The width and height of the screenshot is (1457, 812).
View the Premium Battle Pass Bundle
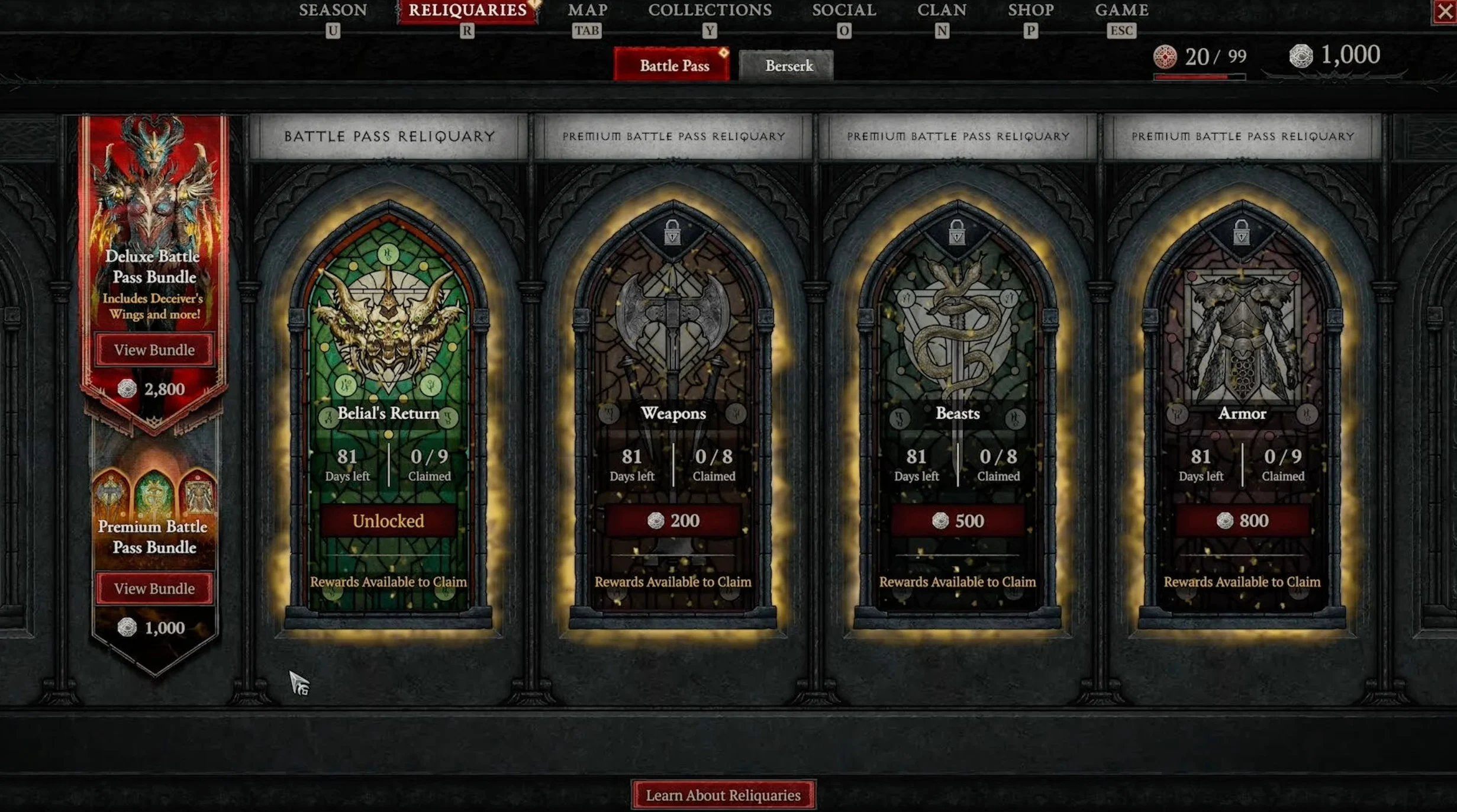154,588
